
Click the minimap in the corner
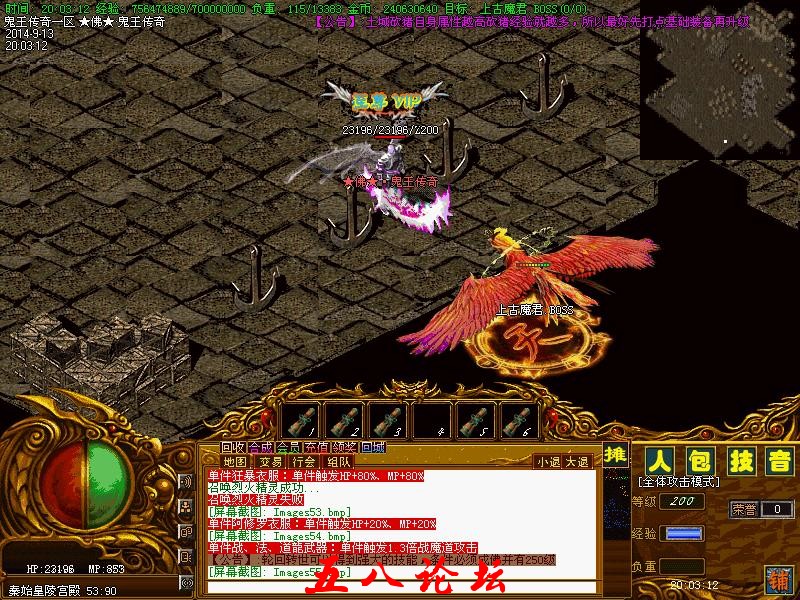(719, 80)
